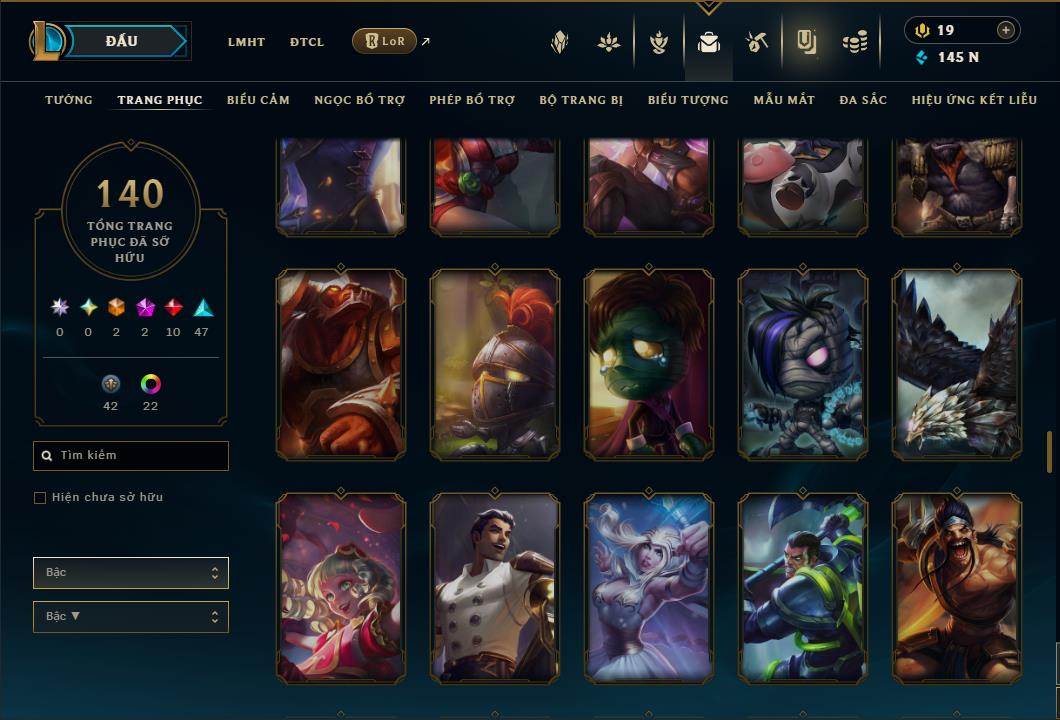The width and height of the screenshot is (1060, 720).
Task: Switch to the ĐA SẮC tab
Action: pyautogui.click(x=863, y=100)
